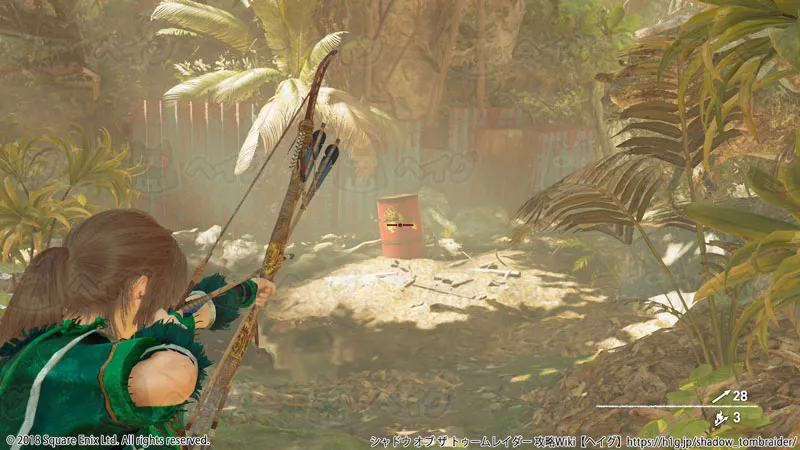Image resolution: width=800 pixels, height=450 pixels.
Task: Select the standard arrow ammo icon
Action: [x=721, y=397]
